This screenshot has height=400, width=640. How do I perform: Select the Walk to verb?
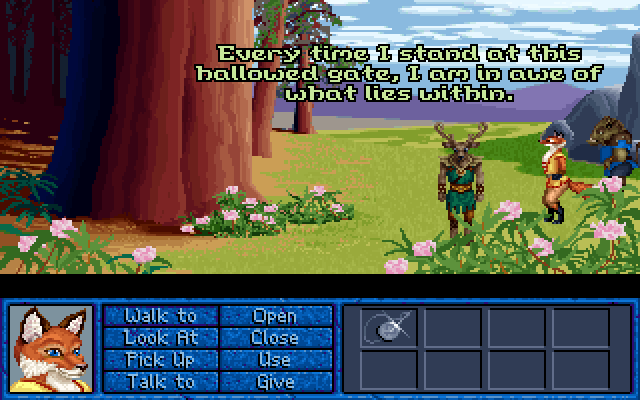tap(161, 316)
